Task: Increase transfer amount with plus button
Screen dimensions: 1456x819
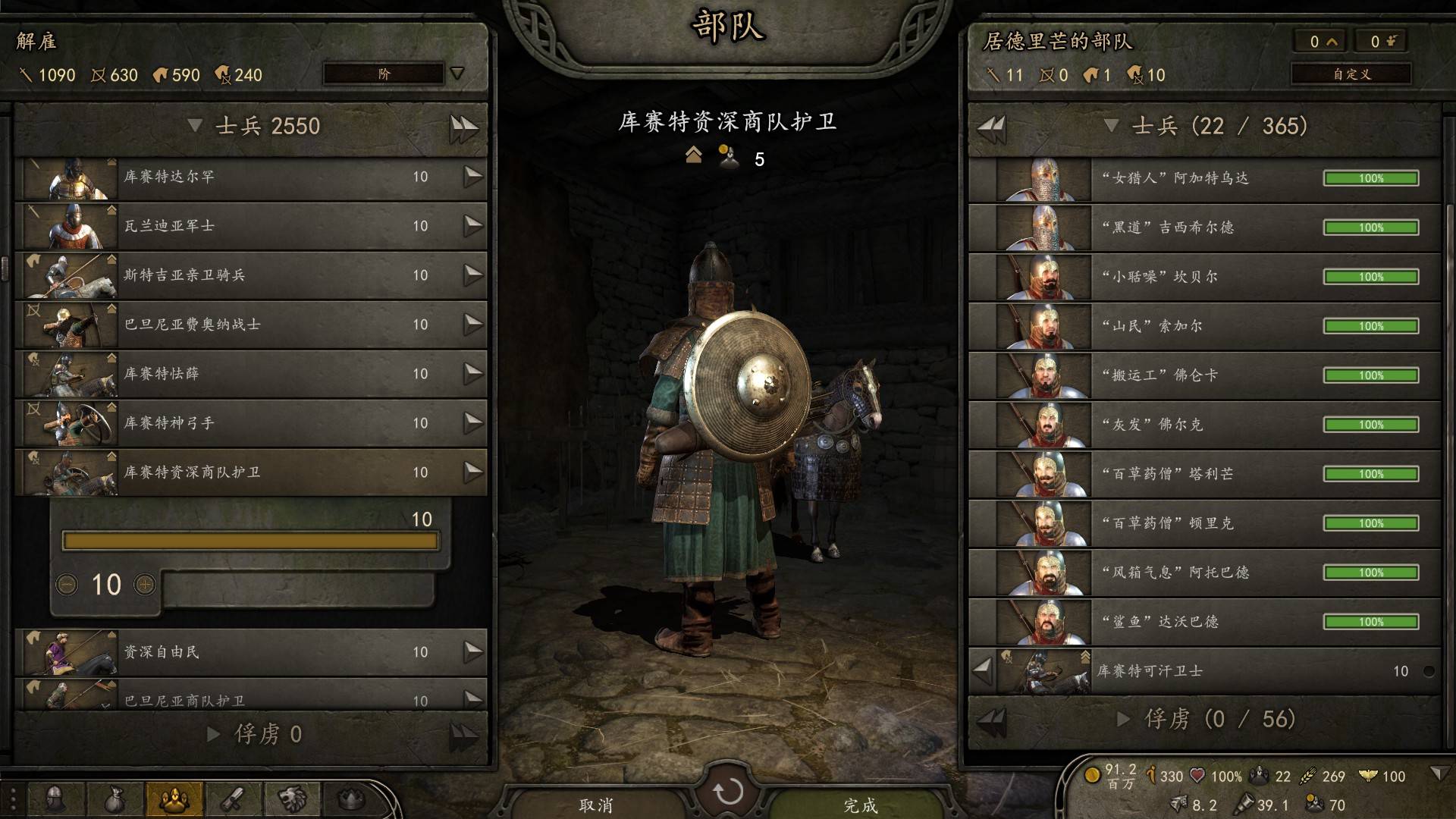Action: pos(145,585)
